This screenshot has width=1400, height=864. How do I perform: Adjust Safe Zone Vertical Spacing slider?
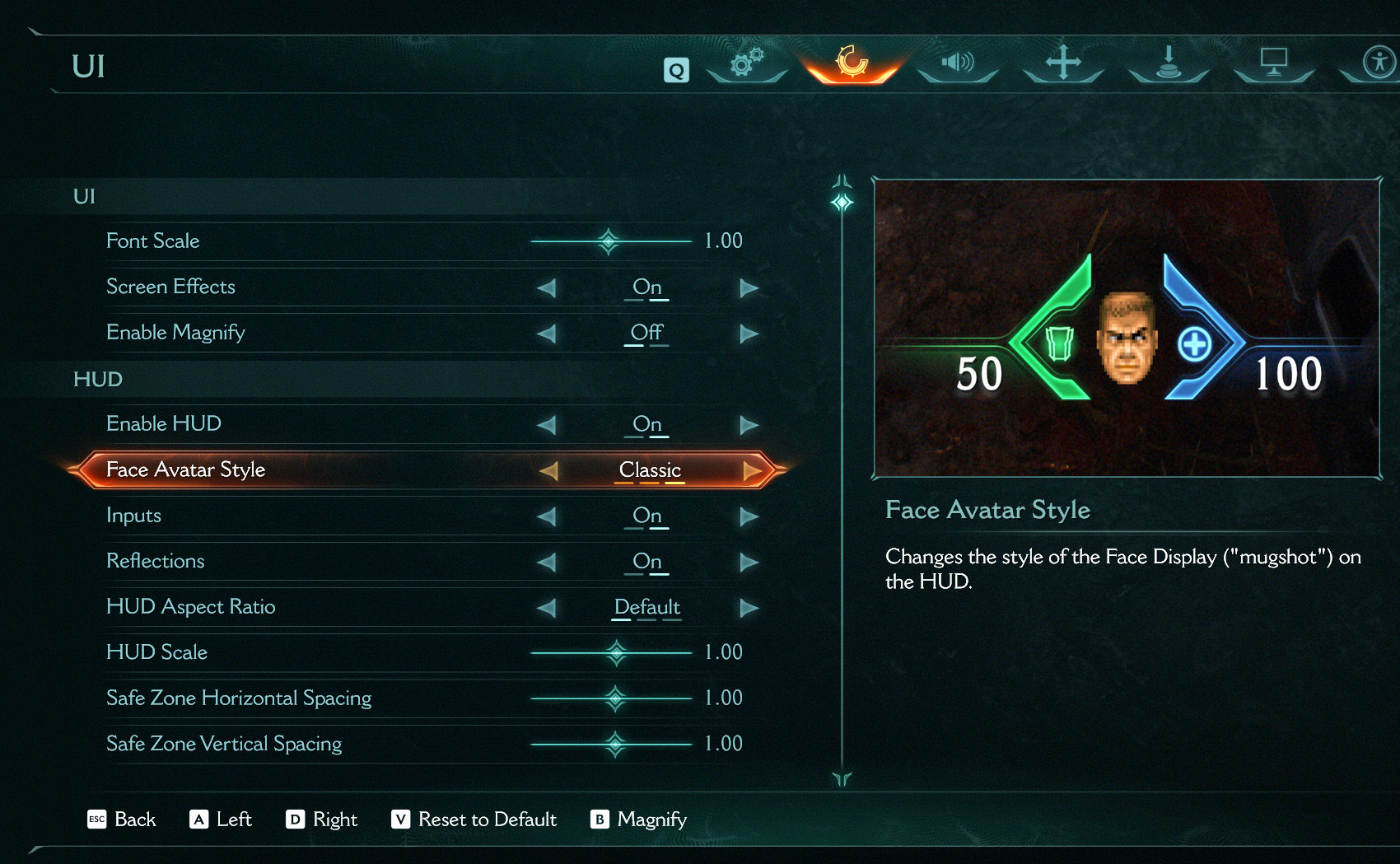[x=615, y=745]
